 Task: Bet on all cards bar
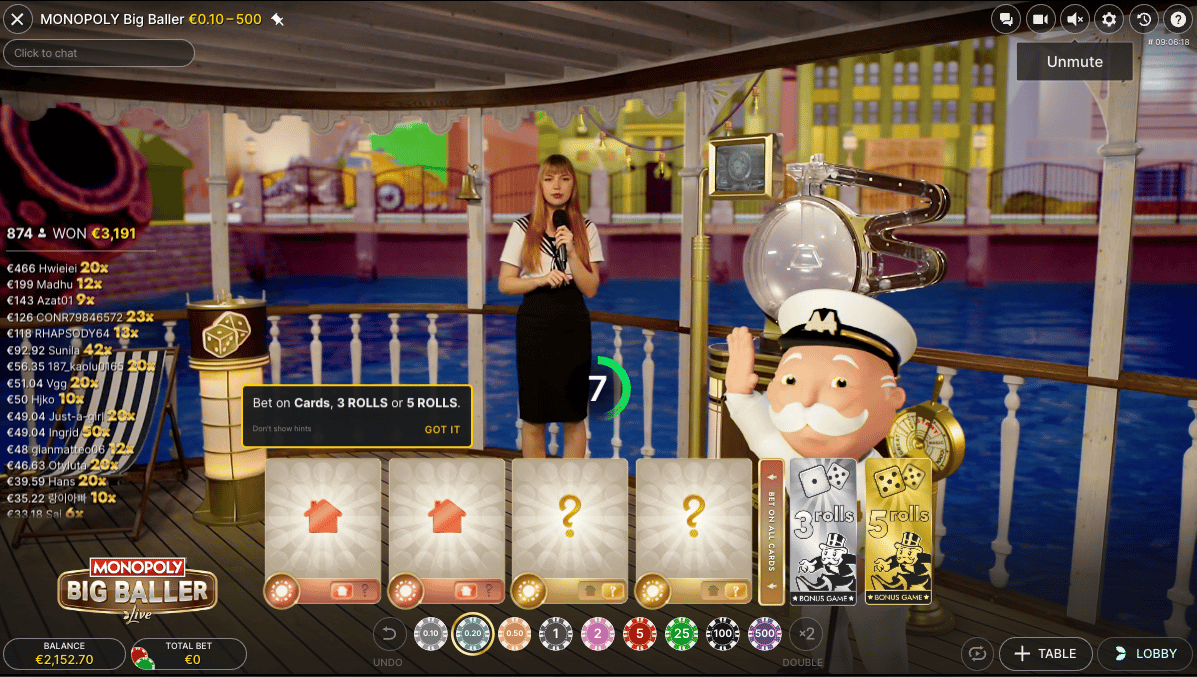pyautogui.click(x=771, y=531)
